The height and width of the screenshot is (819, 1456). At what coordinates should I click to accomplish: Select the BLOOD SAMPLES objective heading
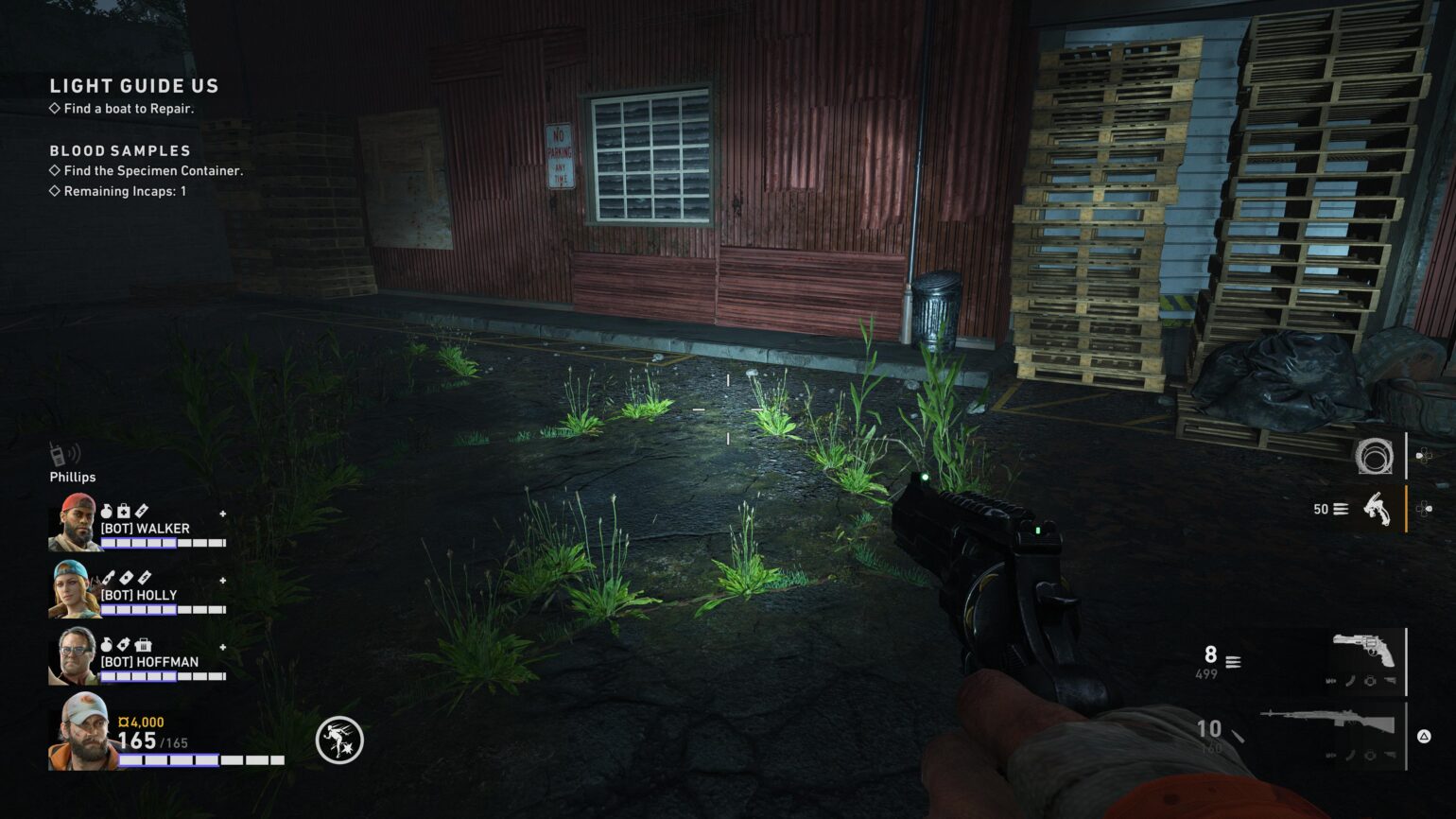[x=120, y=150]
